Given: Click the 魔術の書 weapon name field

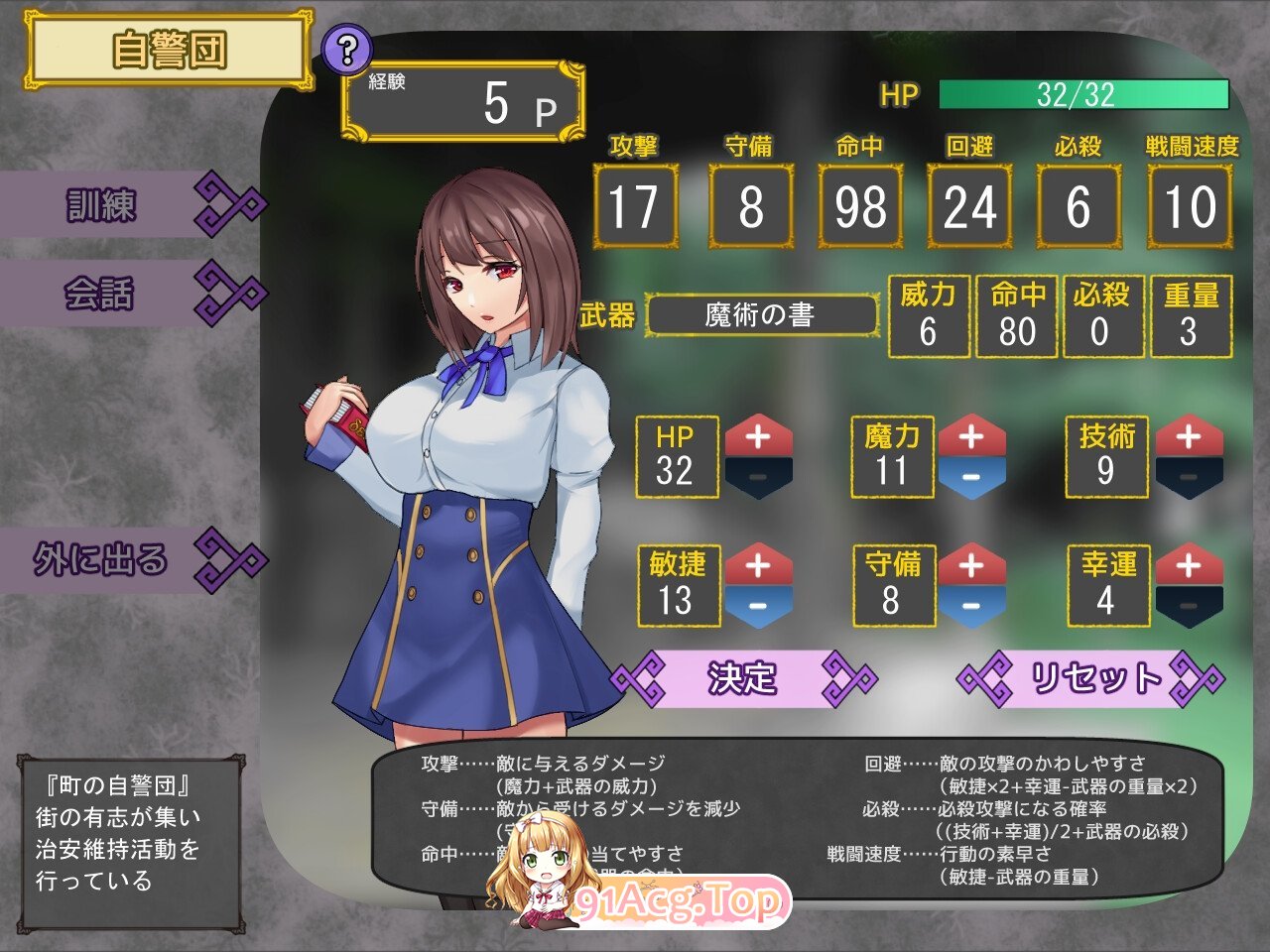Looking at the screenshot, I should (x=759, y=315).
